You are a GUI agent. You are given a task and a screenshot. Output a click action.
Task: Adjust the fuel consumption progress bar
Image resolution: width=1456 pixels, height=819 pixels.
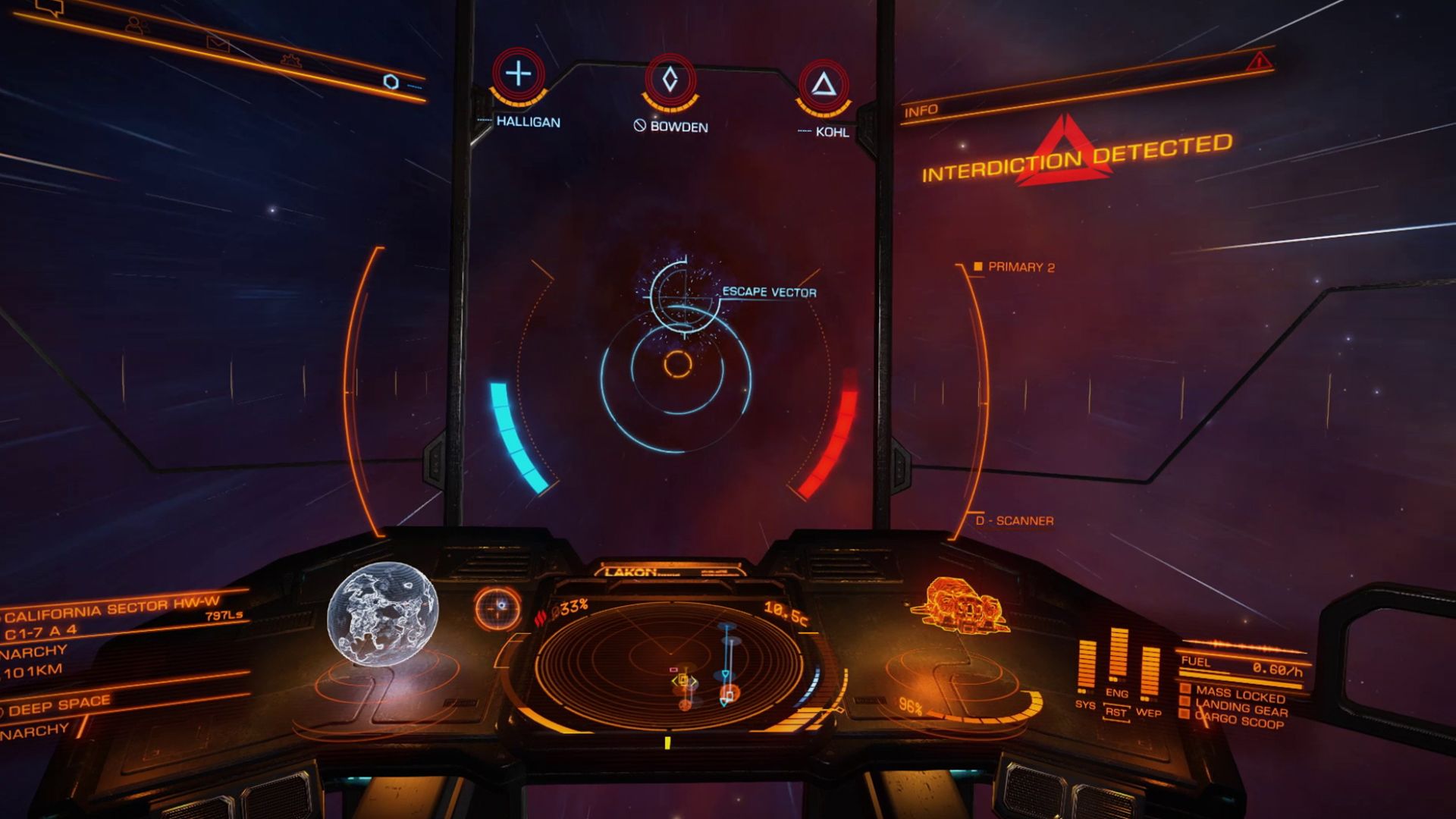click(1234, 675)
